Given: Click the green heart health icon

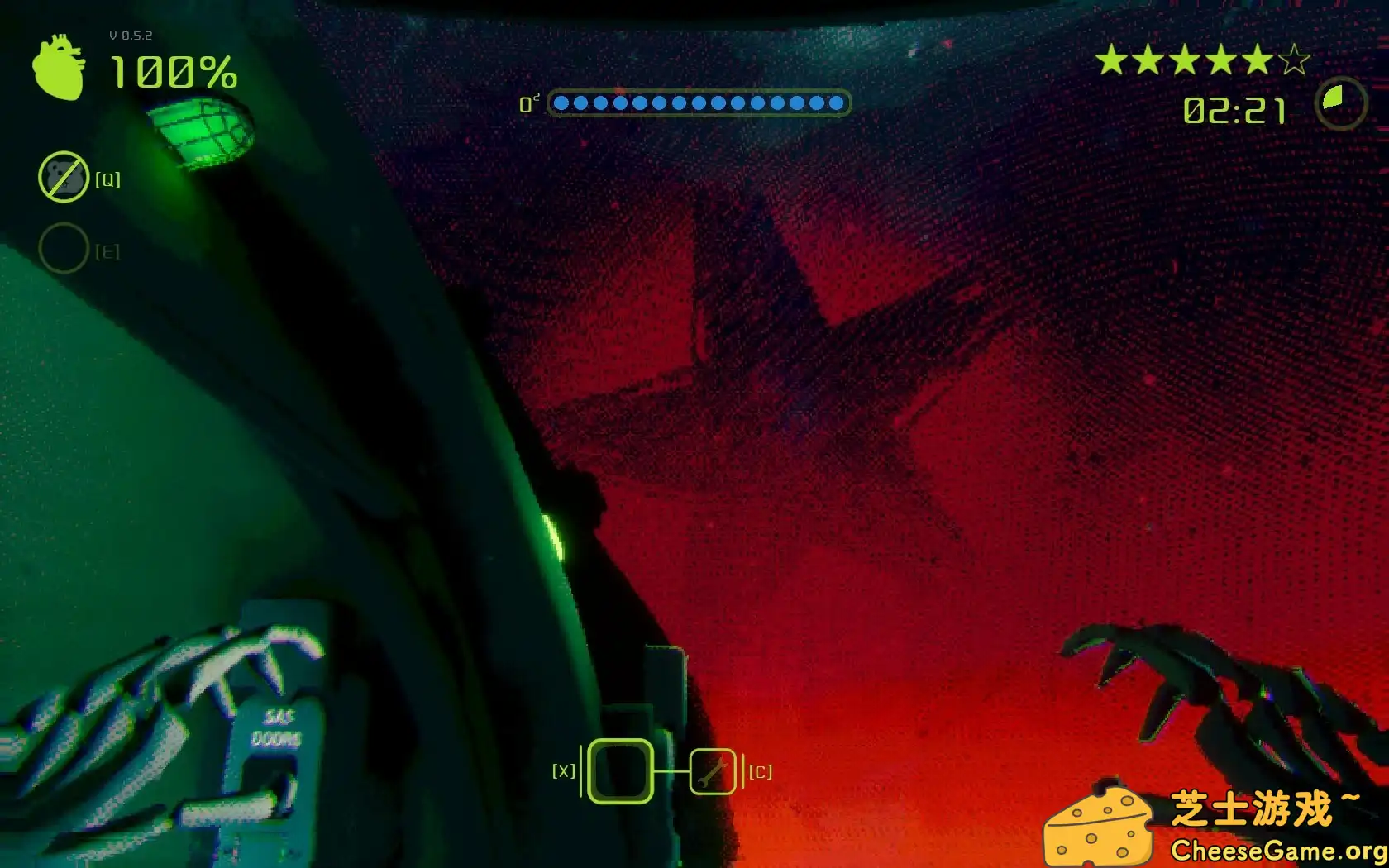Looking at the screenshot, I should [59, 68].
